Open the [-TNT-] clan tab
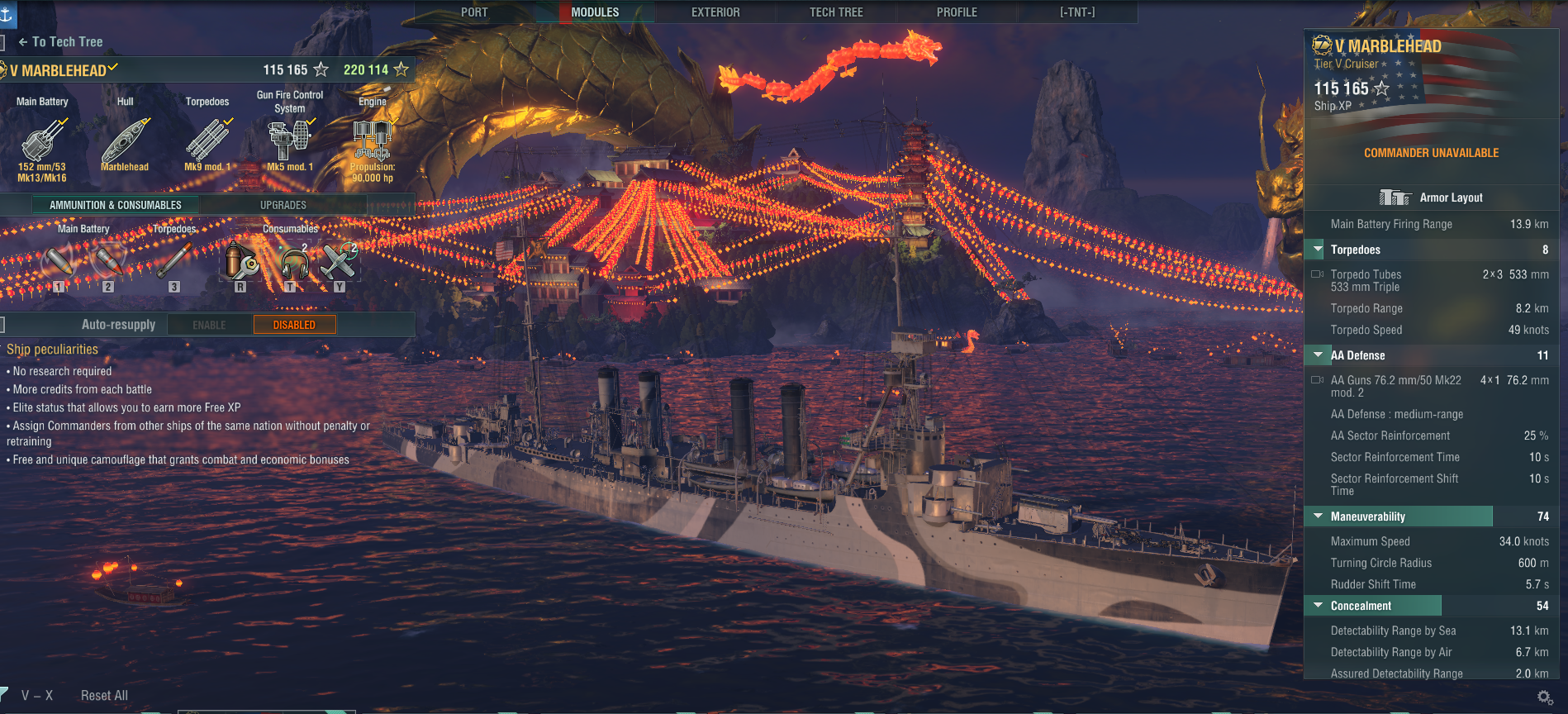Viewport: 1568px width, 714px height. coord(1077,12)
